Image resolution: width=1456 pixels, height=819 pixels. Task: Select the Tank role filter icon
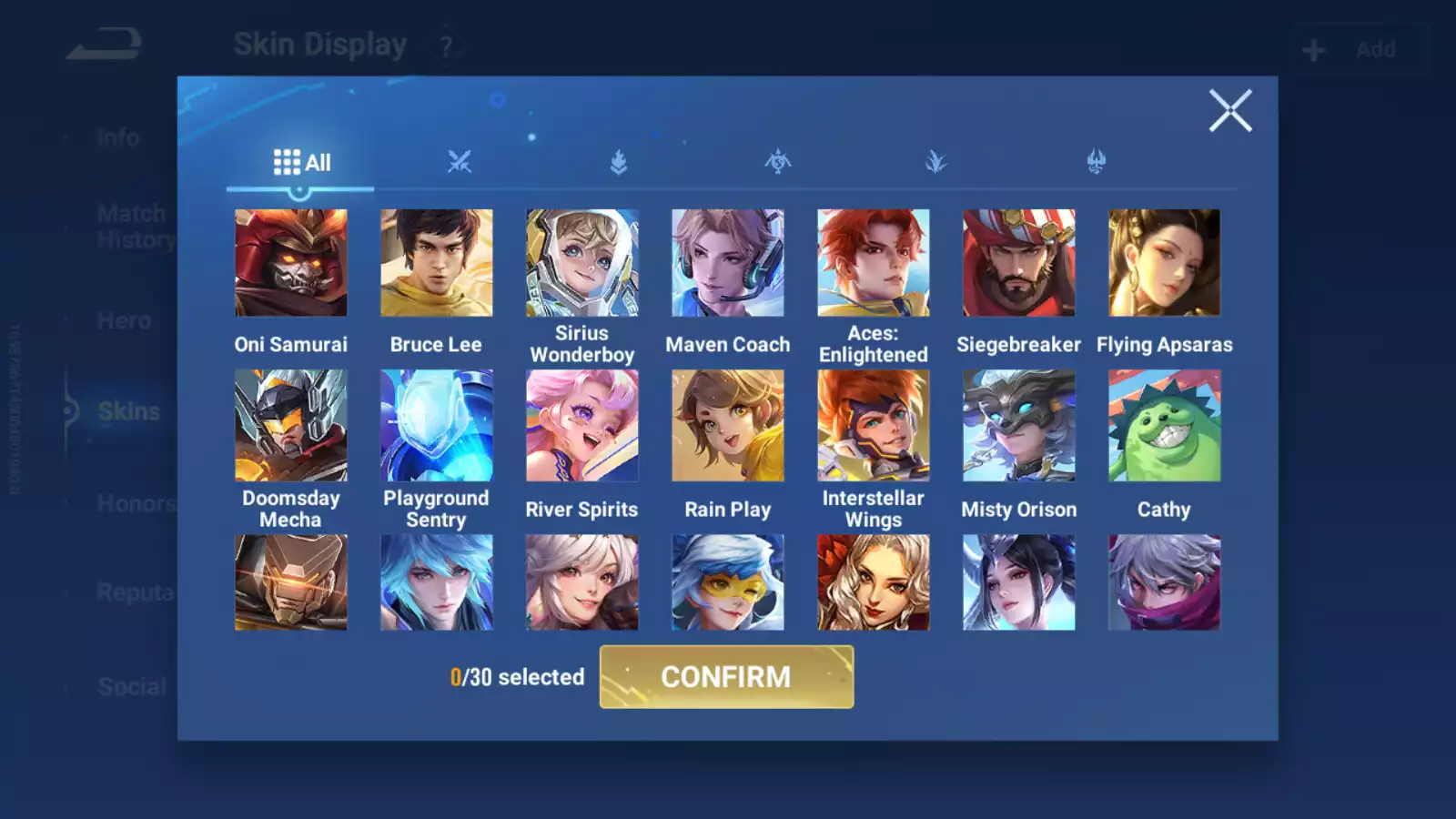click(617, 162)
